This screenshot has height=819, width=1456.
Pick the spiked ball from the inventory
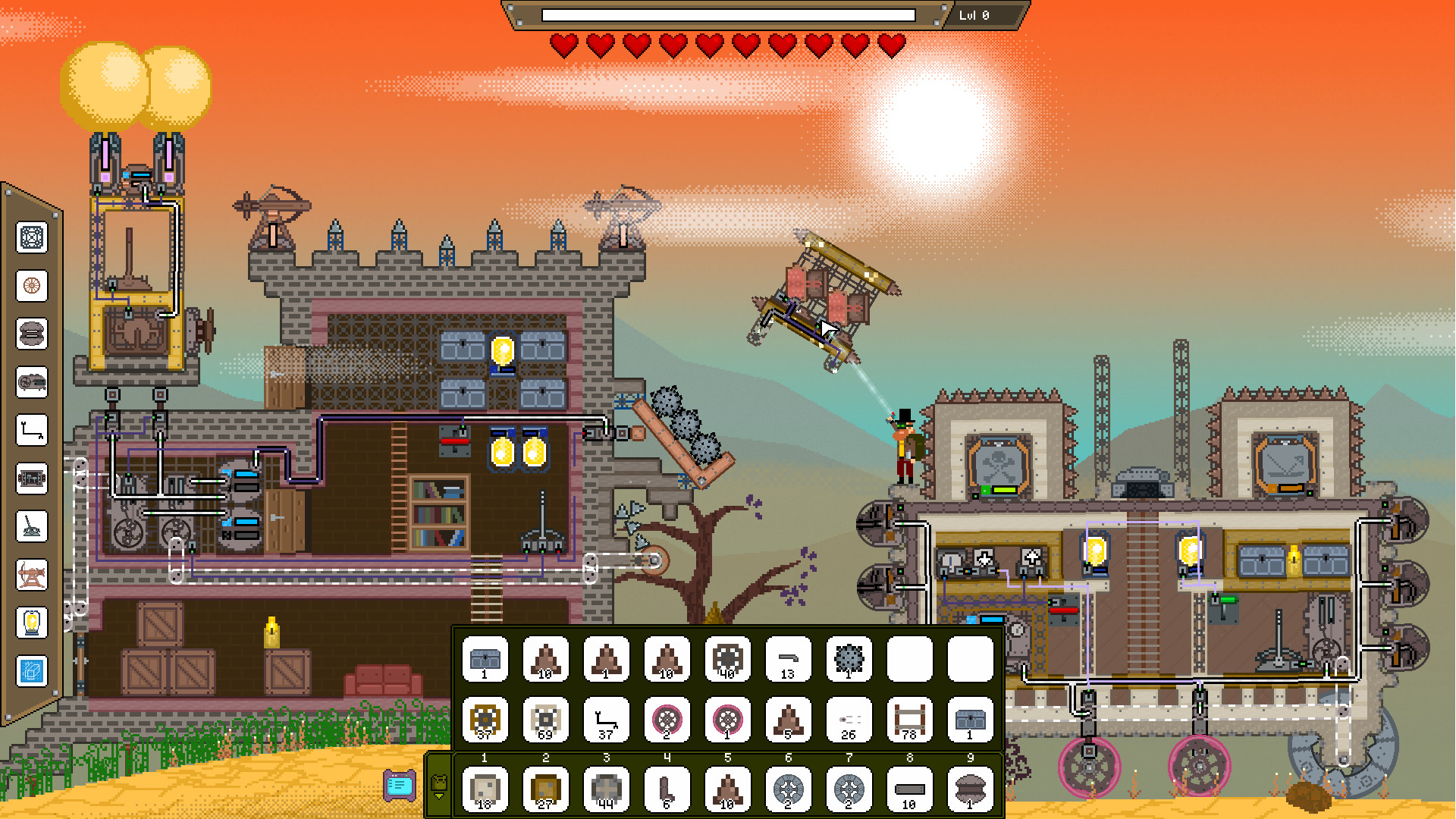coord(849,658)
